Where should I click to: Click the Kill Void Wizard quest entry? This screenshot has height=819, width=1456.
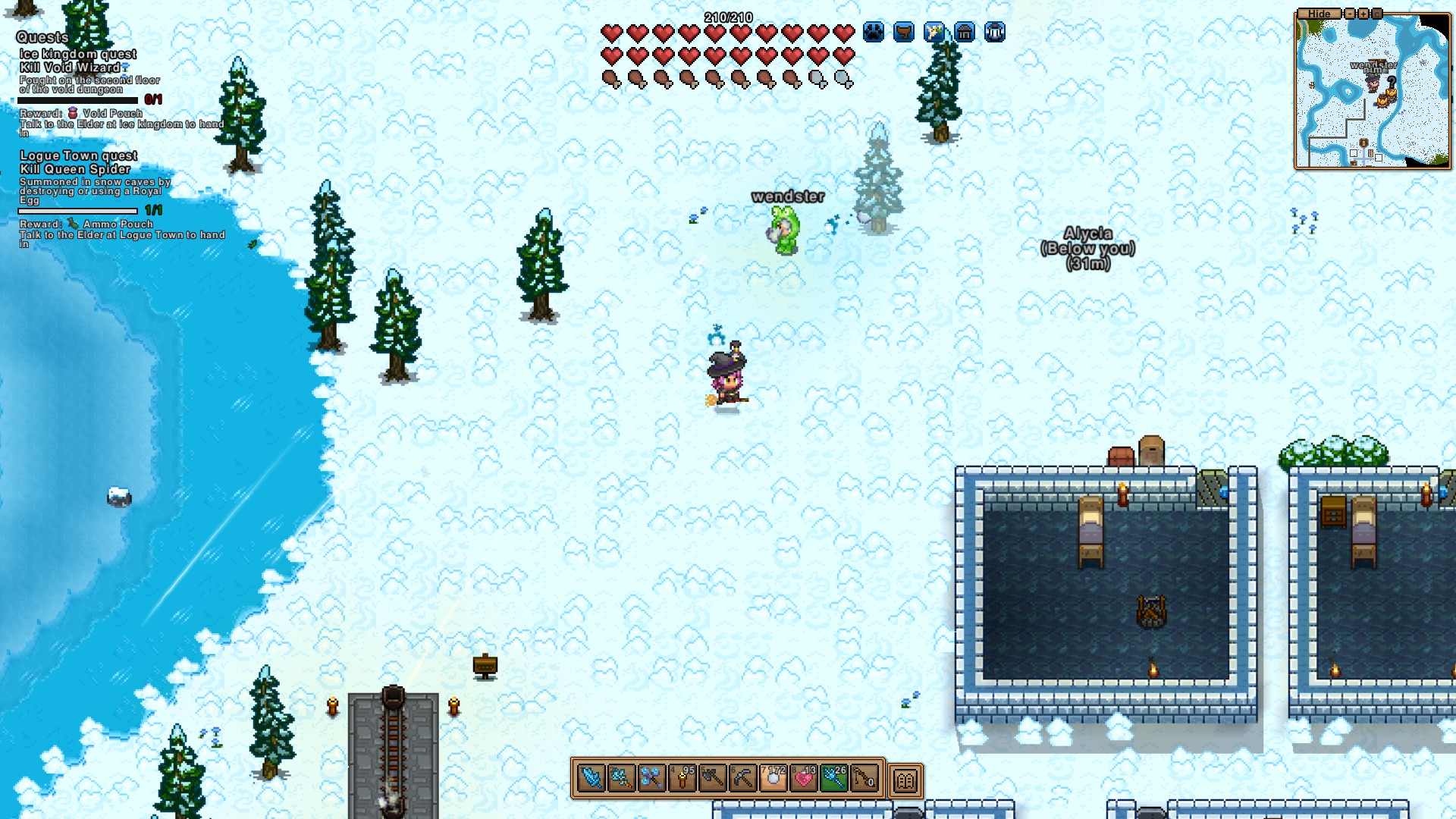click(70, 67)
